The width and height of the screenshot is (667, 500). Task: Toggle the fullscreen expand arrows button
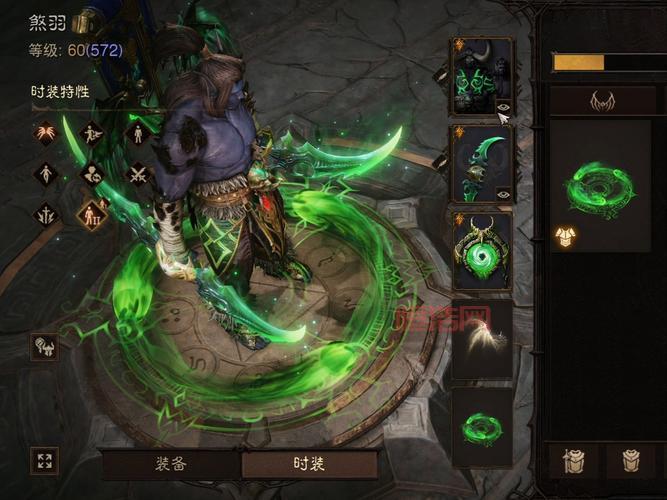pyautogui.click(x=44, y=461)
